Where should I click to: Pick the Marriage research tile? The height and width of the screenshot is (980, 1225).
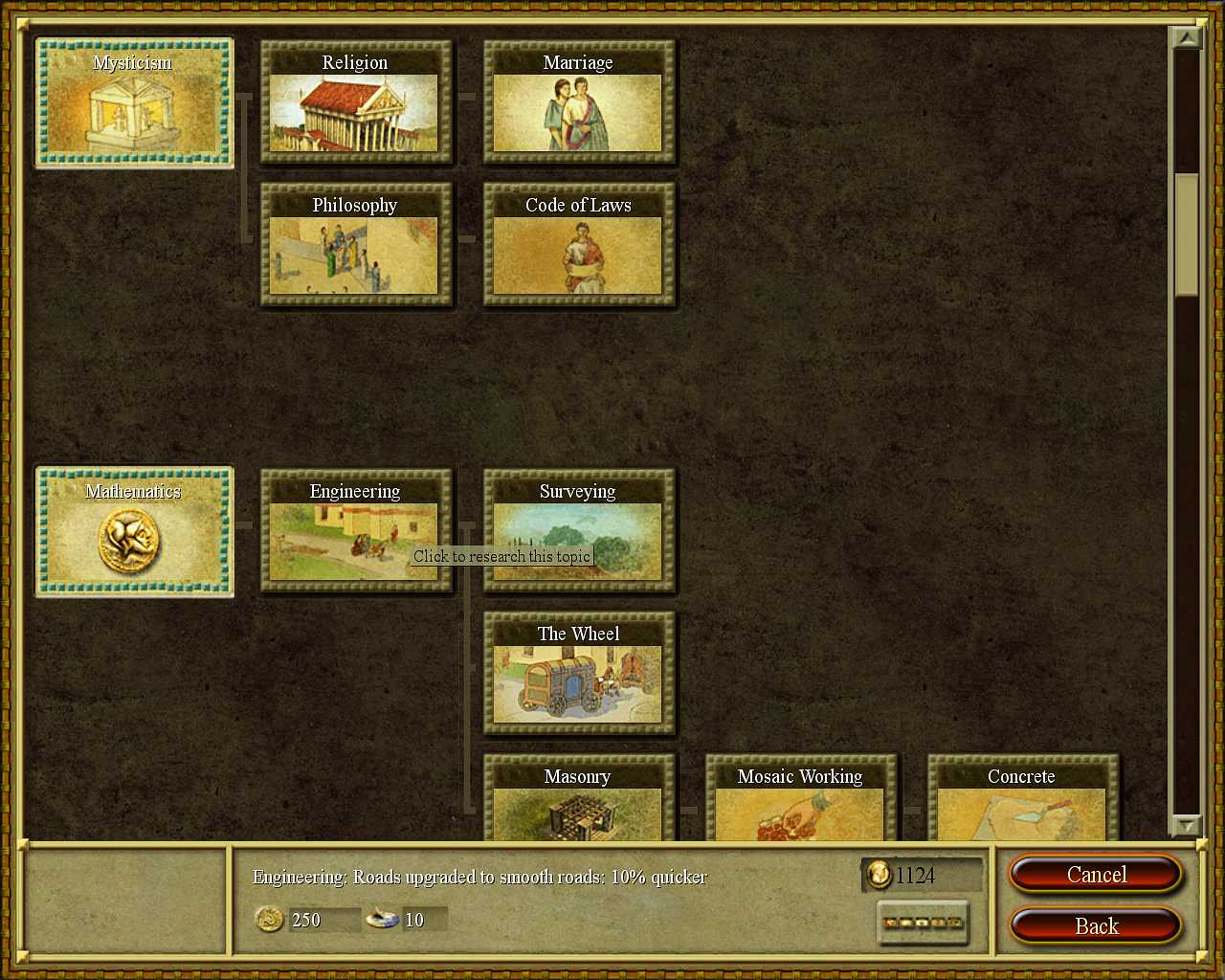click(578, 103)
